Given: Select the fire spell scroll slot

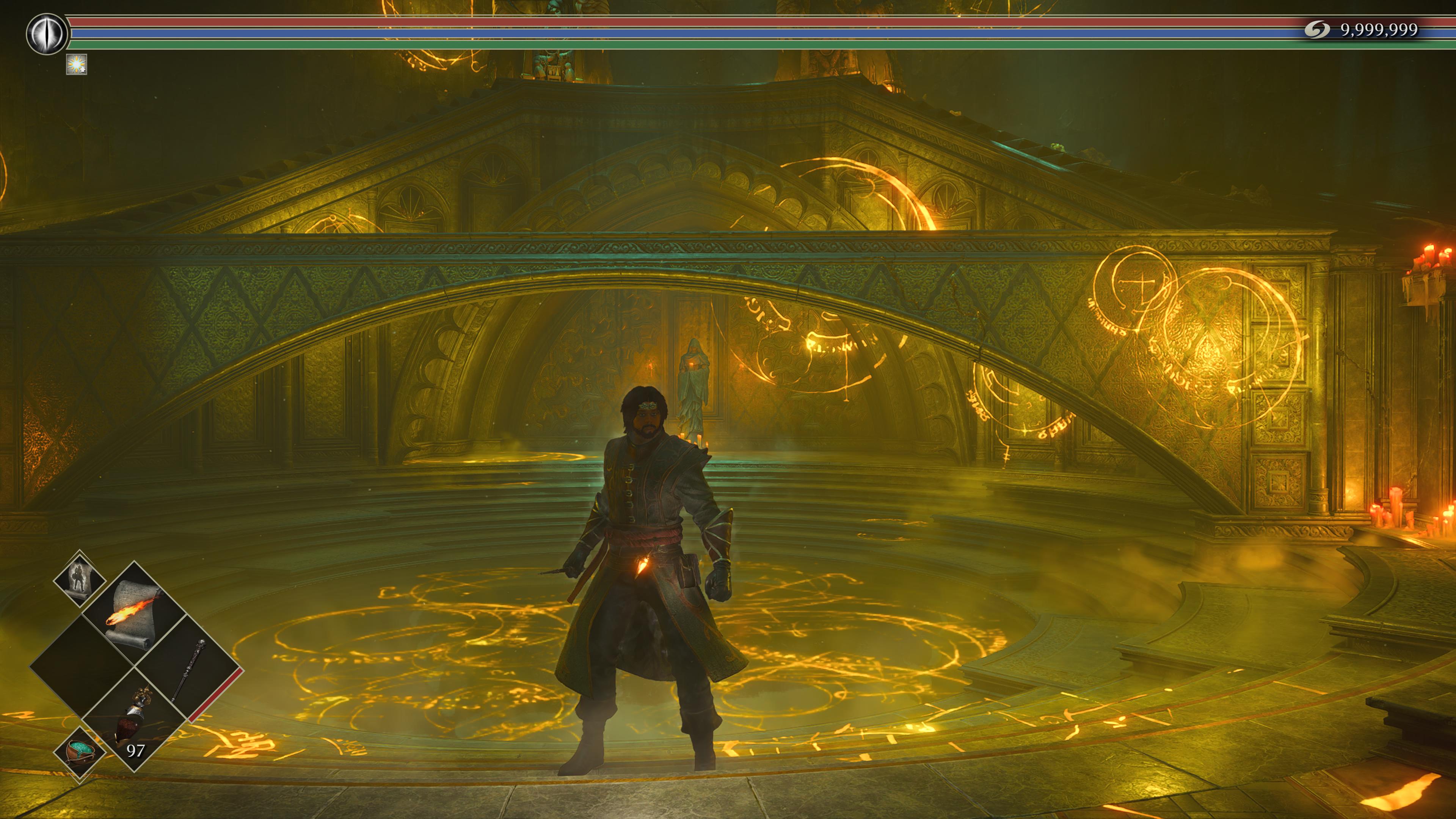Looking at the screenshot, I should point(133,614).
